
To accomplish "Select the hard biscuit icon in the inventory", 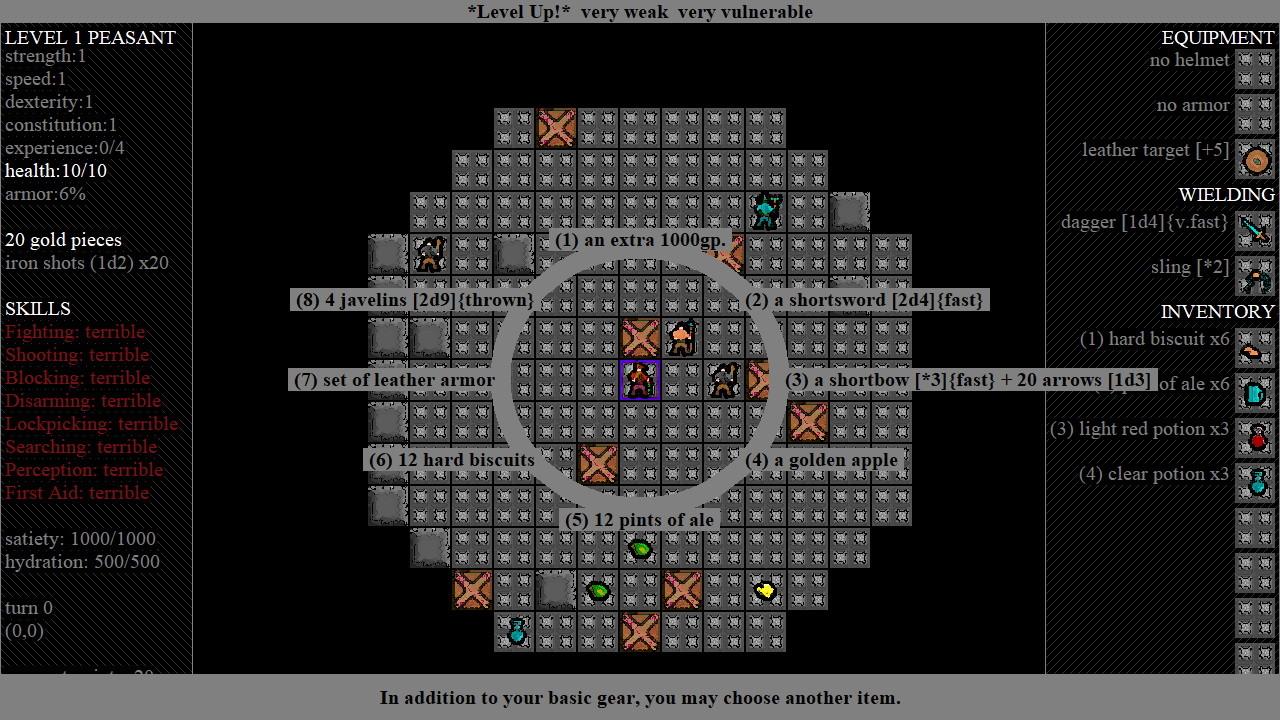I will coord(1255,348).
